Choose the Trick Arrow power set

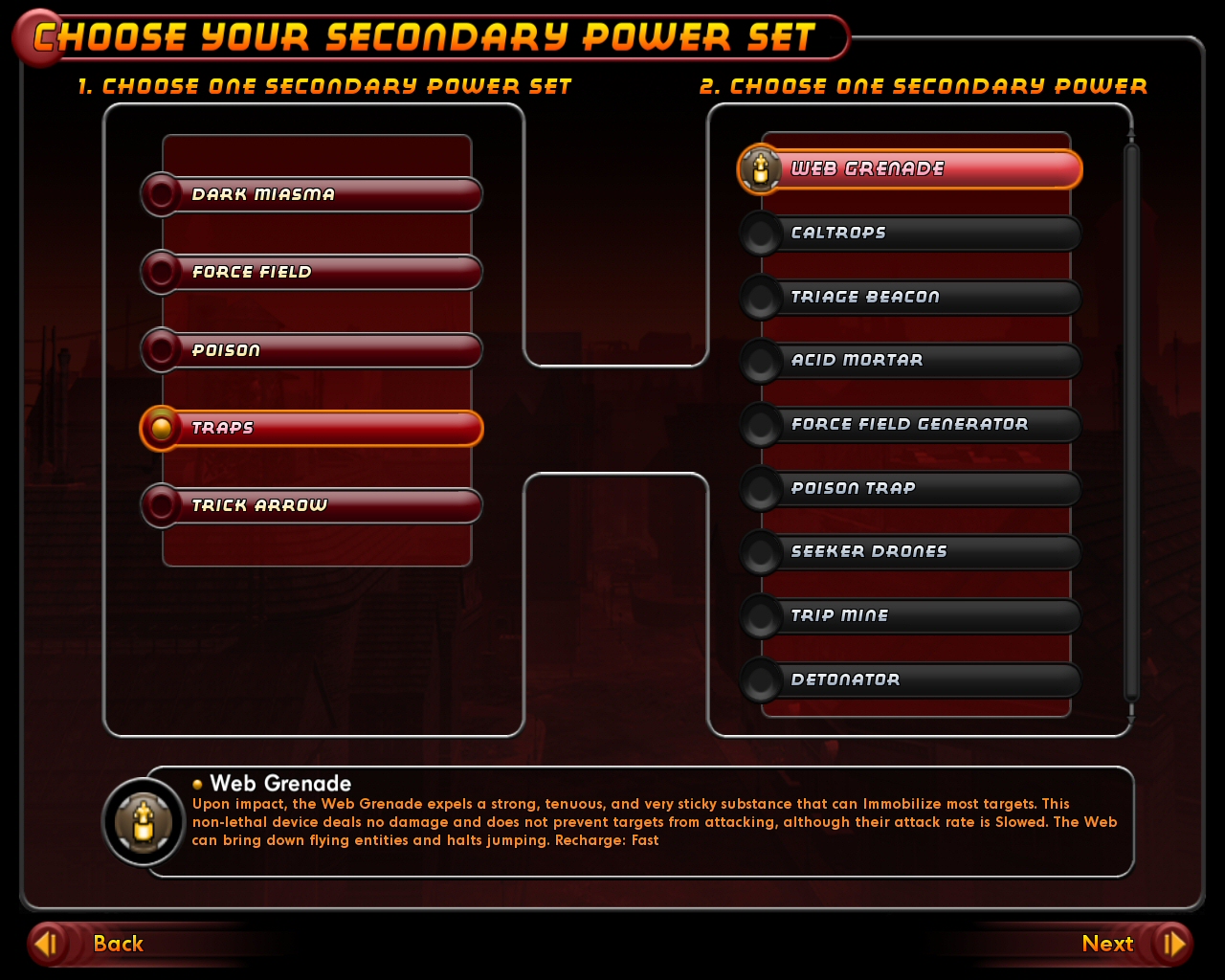(x=311, y=505)
